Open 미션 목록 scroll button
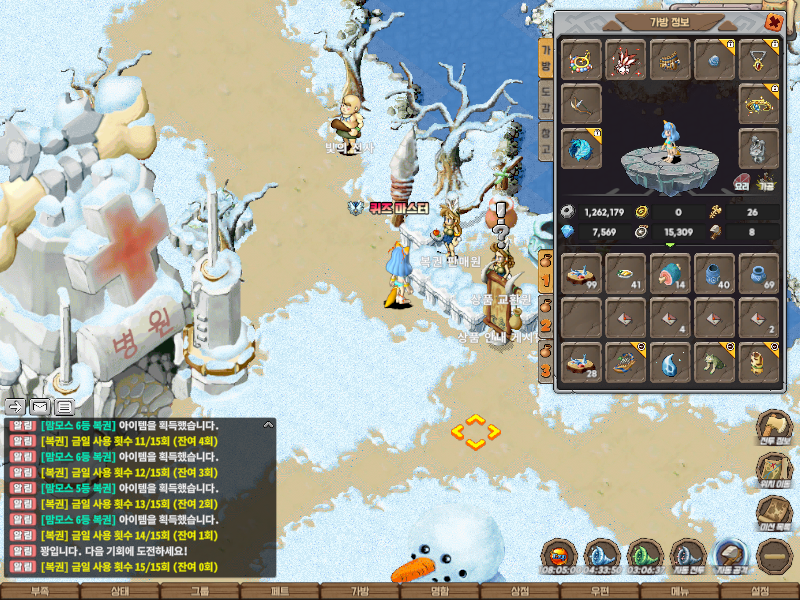The width and height of the screenshot is (800, 600). pyautogui.click(x=773, y=511)
